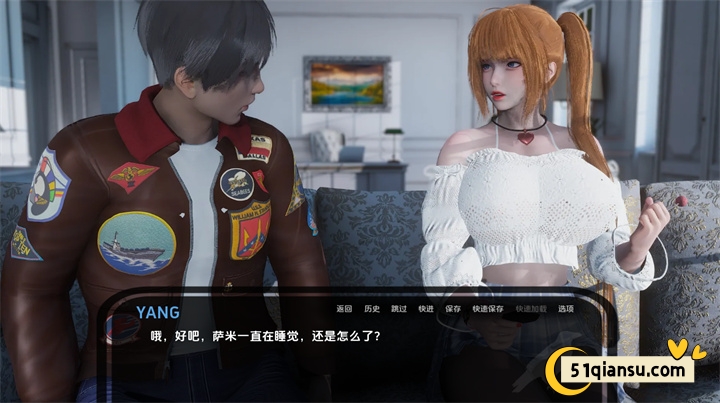The image size is (720, 403).
Task: Open the 历史 (History) dialogue log
Action: (372, 308)
